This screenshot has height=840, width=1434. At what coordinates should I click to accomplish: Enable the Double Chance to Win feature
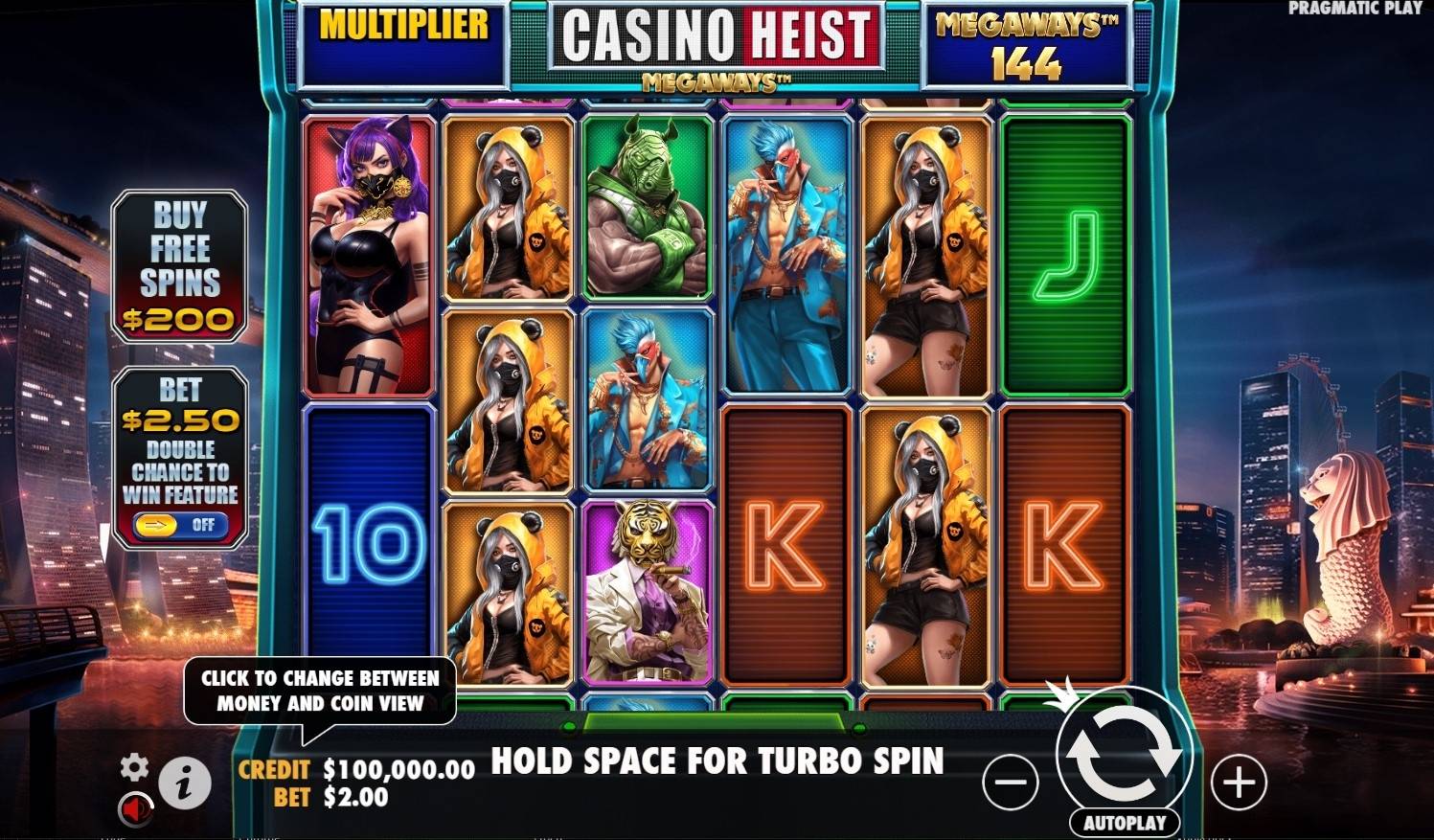click(178, 526)
